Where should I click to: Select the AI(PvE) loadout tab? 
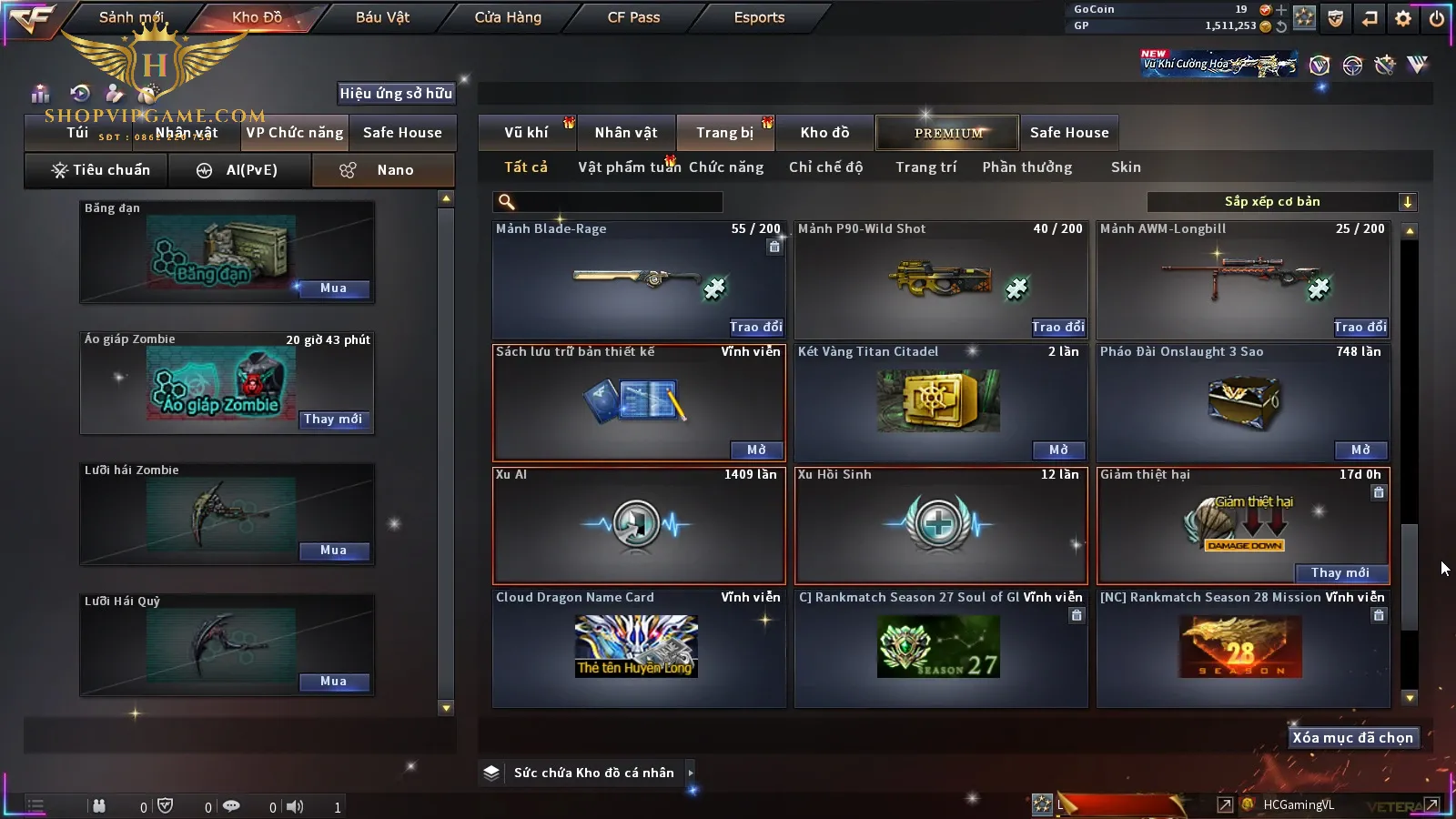(x=240, y=170)
